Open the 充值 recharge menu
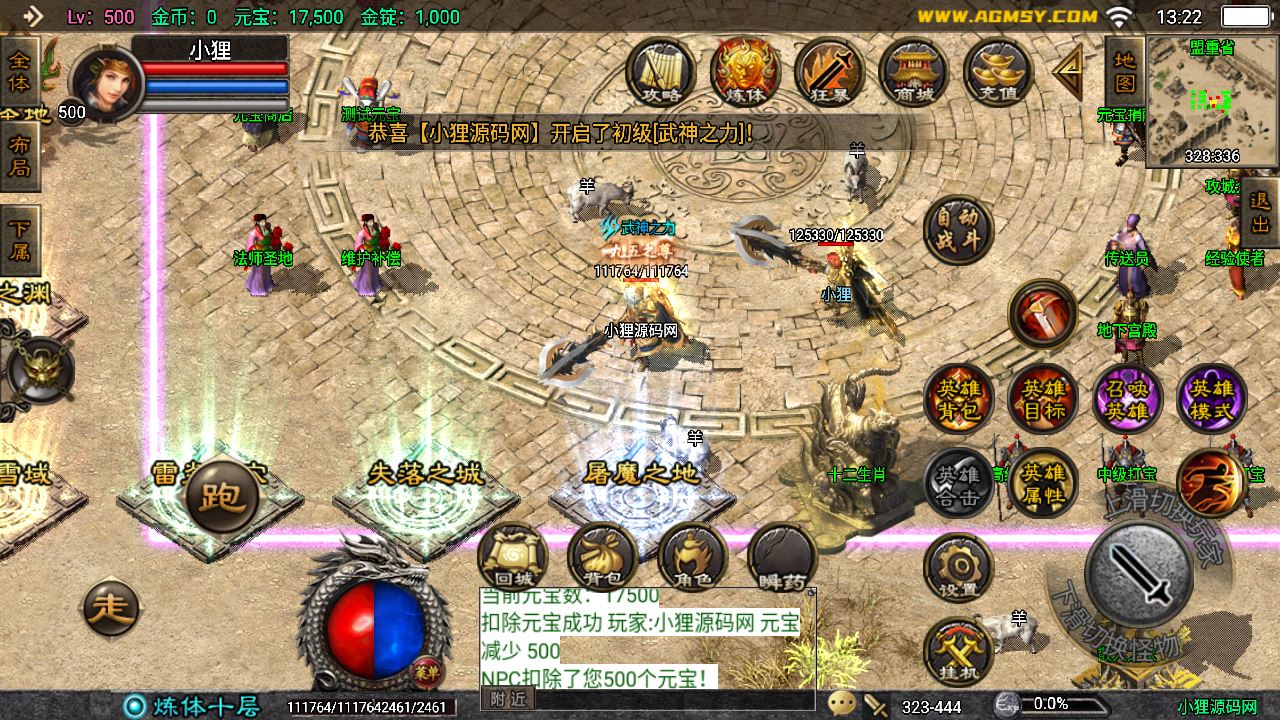 pos(997,71)
